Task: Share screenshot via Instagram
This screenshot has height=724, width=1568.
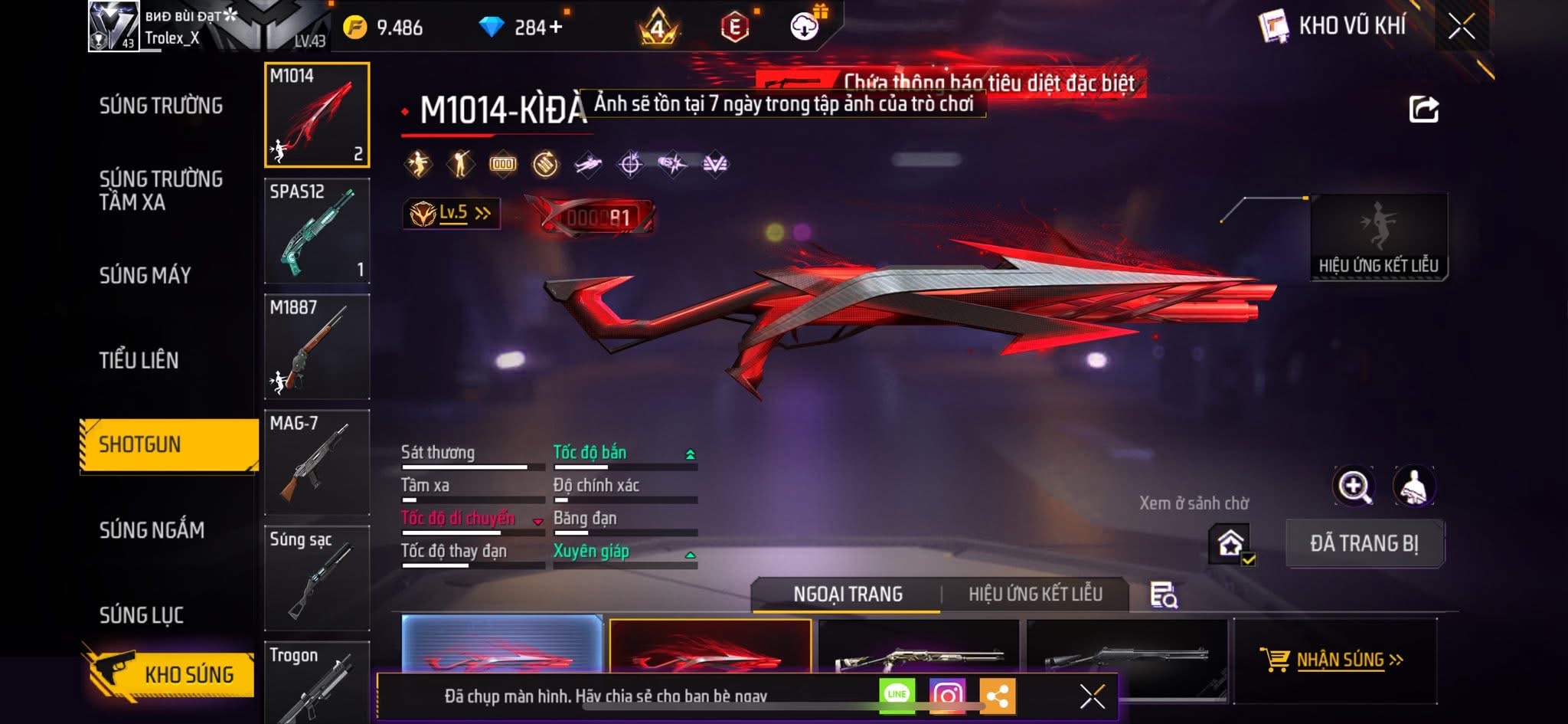Action: (947, 696)
